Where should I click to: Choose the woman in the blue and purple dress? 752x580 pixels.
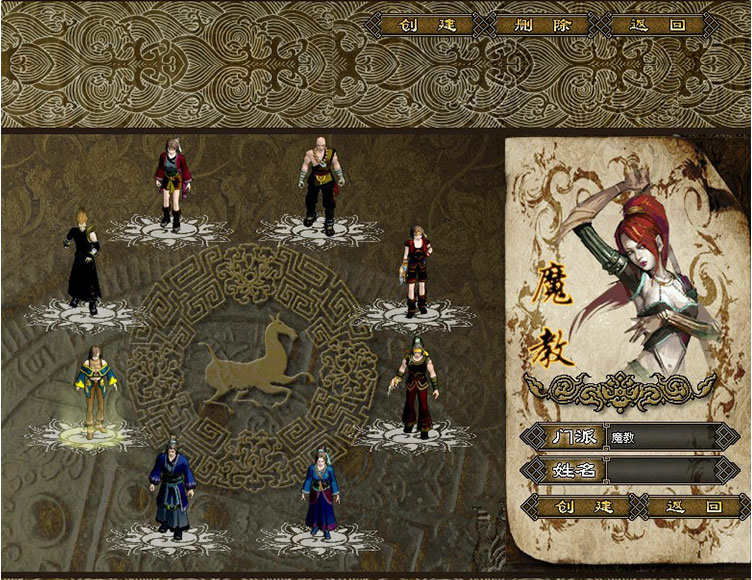[321, 490]
